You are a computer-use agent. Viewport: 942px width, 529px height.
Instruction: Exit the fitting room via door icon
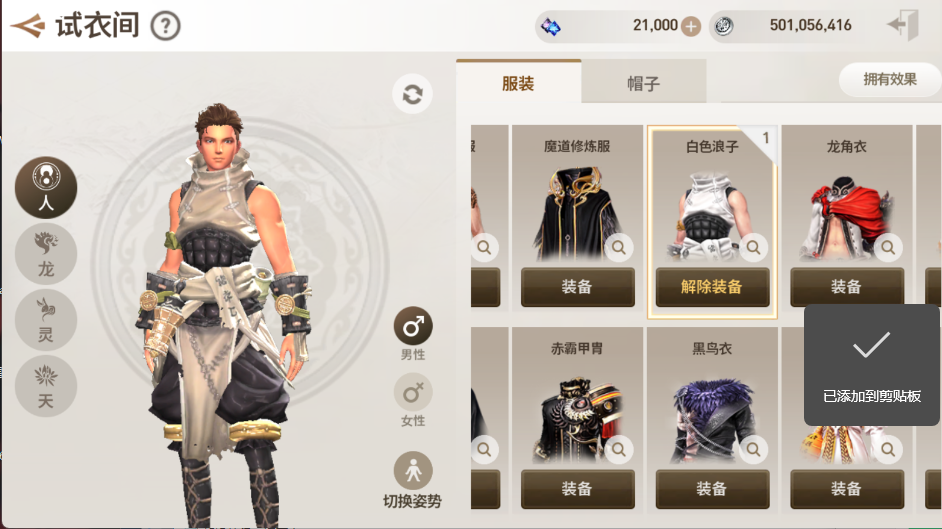click(x=903, y=26)
